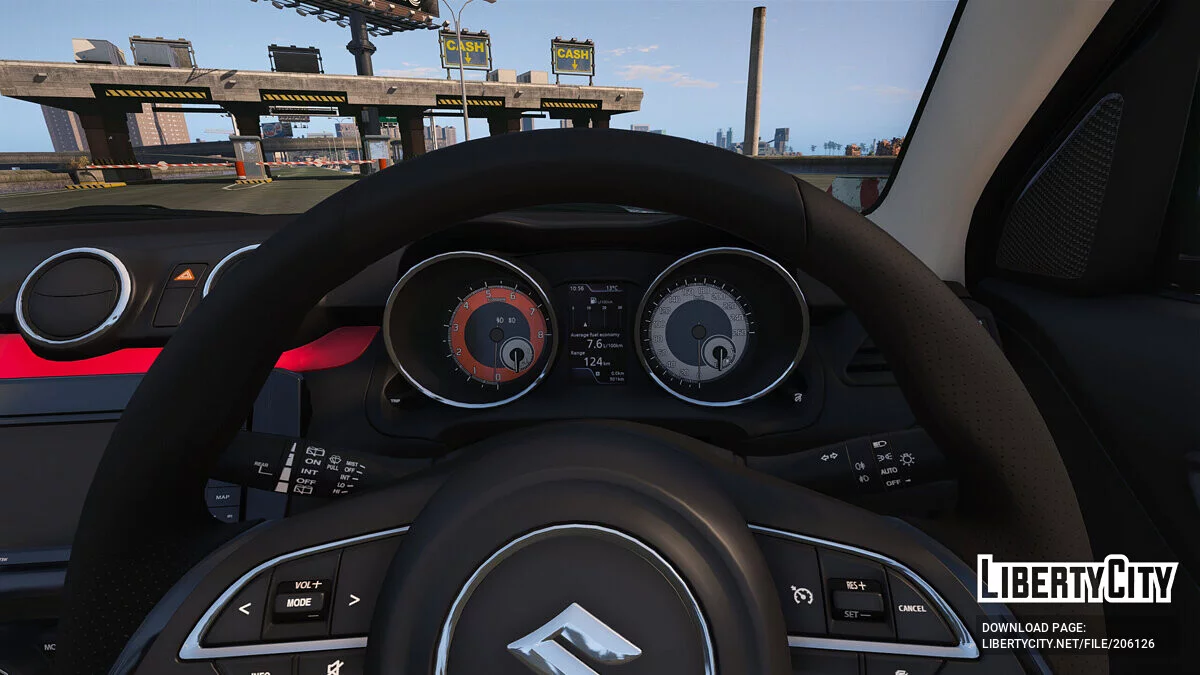This screenshot has width=1200, height=675.
Task: Open the libertycity.net/file/206126 download link
Action: pyautogui.click(x=1067, y=644)
